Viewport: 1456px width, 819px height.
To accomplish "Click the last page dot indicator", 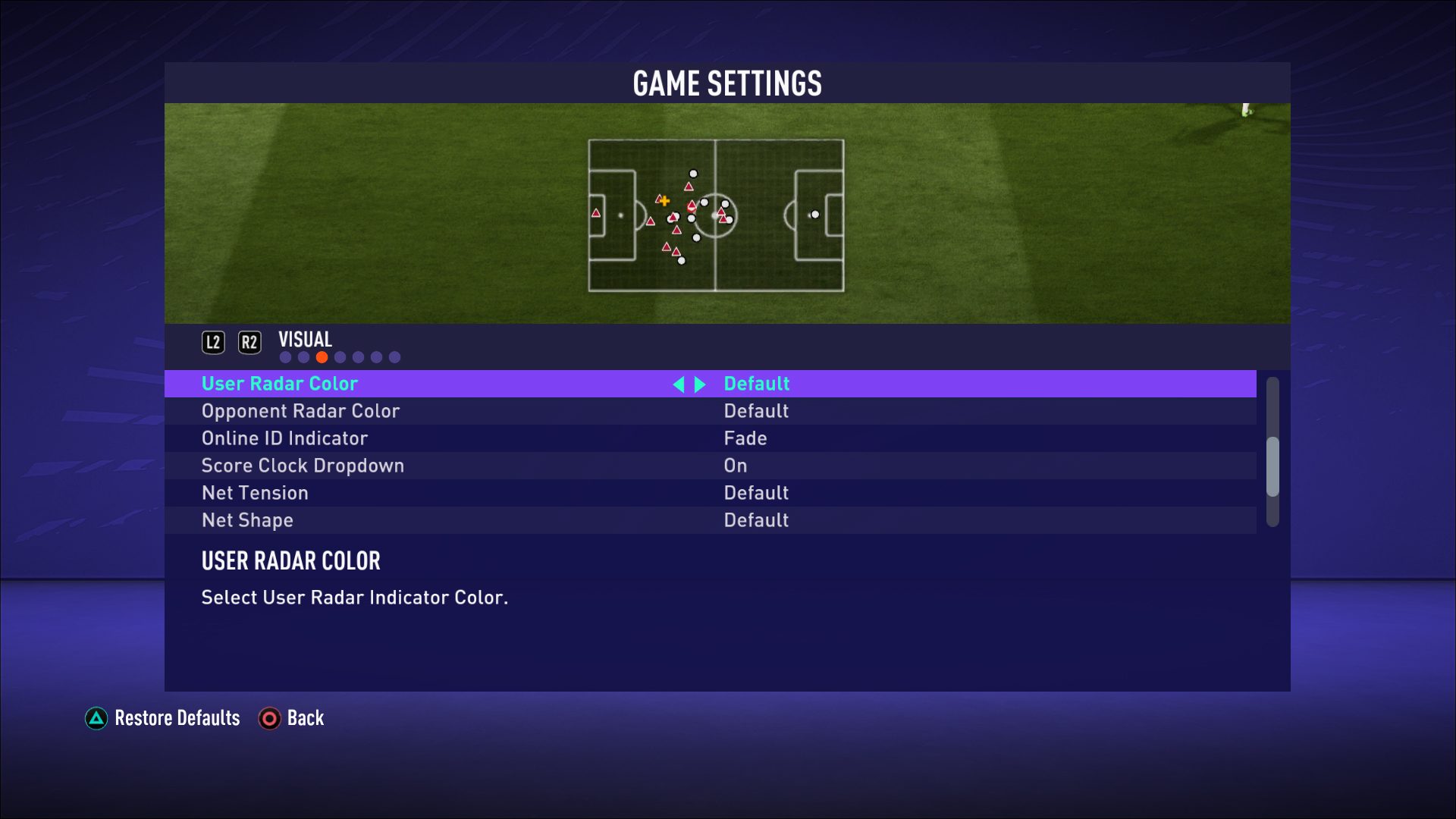I will click(x=394, y=356).
